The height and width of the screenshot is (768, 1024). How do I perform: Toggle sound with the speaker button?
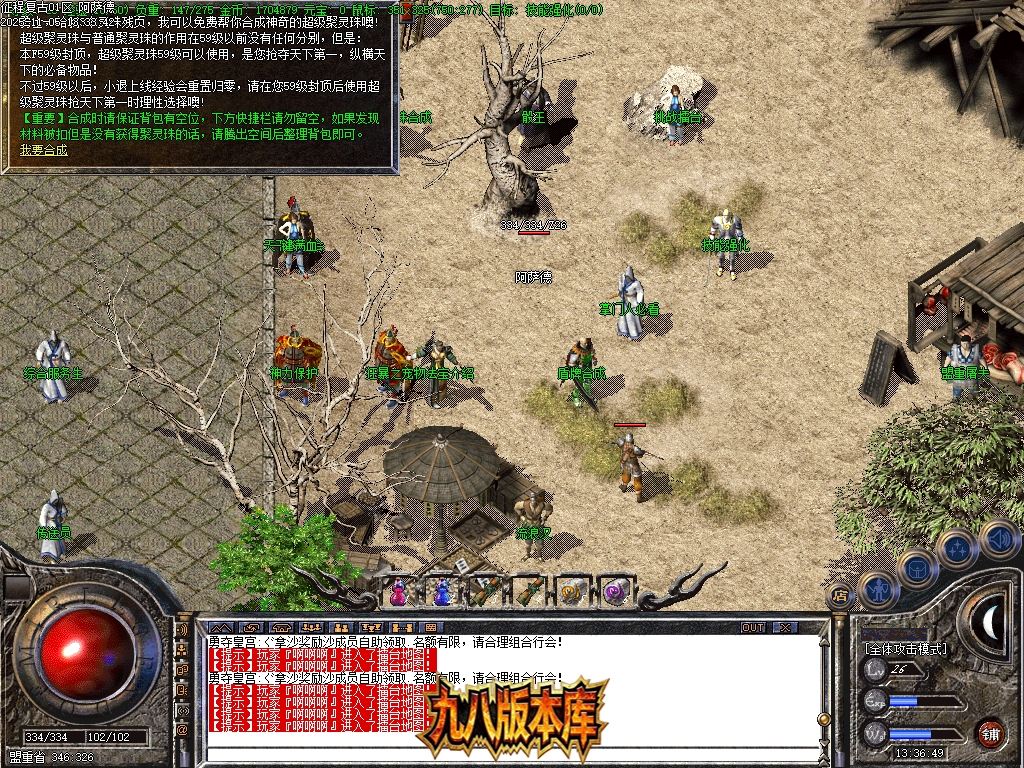pyautogui.click(x=998, y=539)
